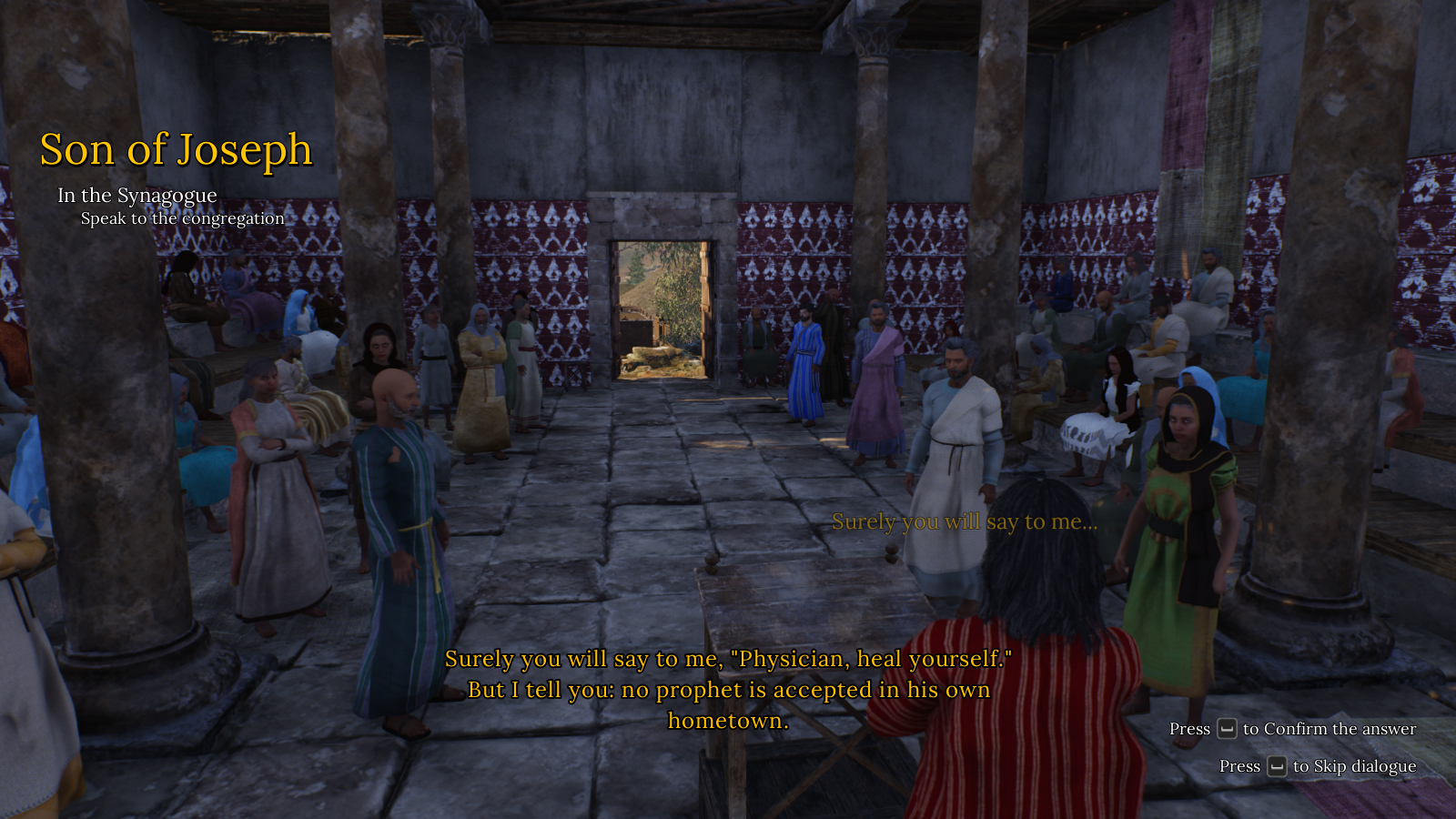This screenshot has width=1456, height=819.
Task: Select the Son of Joseph quest title
Action: click(176, 150)
